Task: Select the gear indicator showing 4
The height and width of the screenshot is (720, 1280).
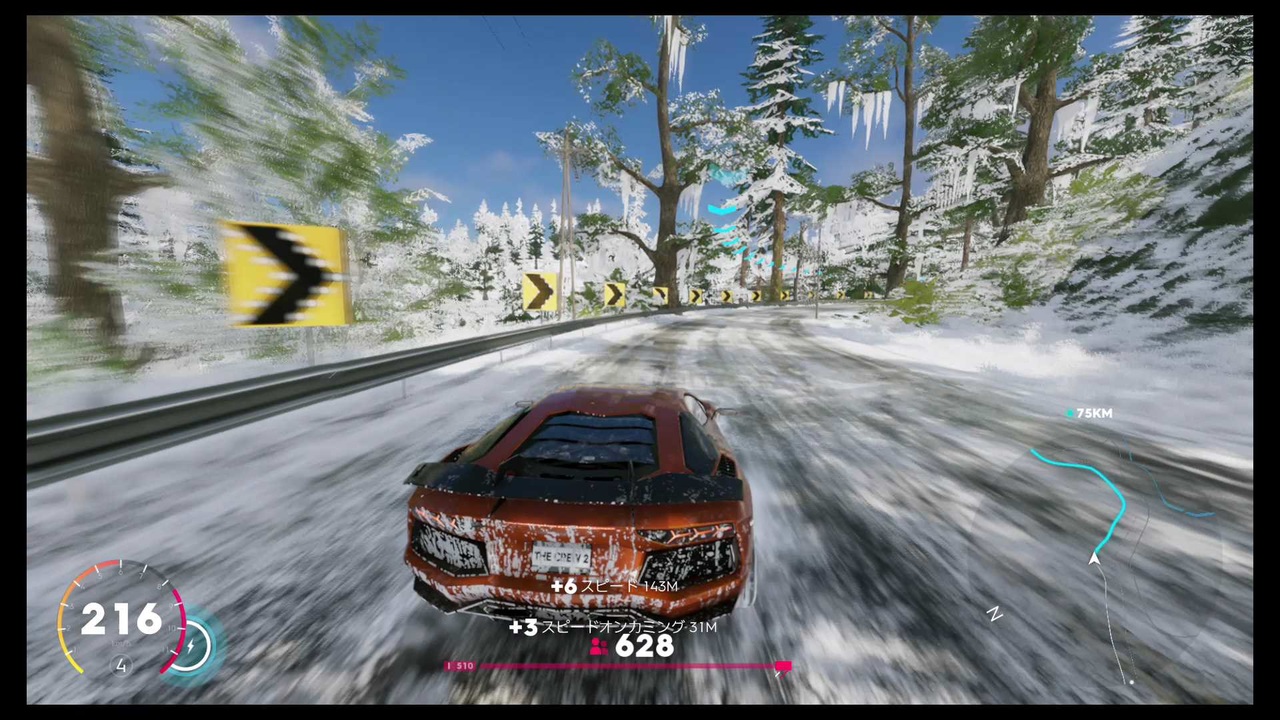Action: pos(120,665)
